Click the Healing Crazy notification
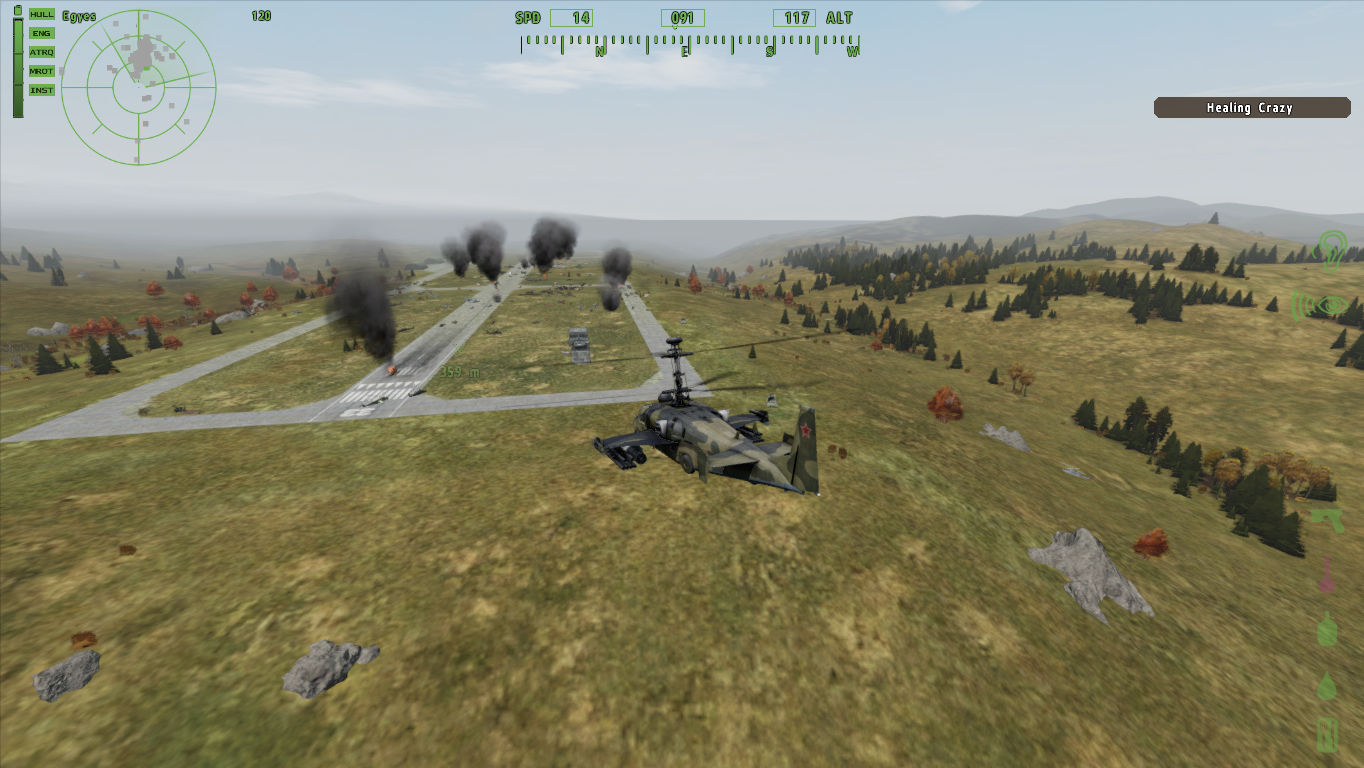 tap(1251, 108)
